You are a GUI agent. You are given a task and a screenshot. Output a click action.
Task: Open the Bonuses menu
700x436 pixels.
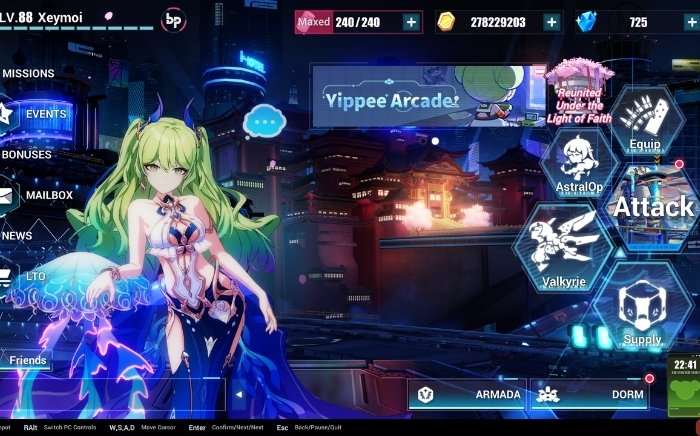click(x=27, y=155)
